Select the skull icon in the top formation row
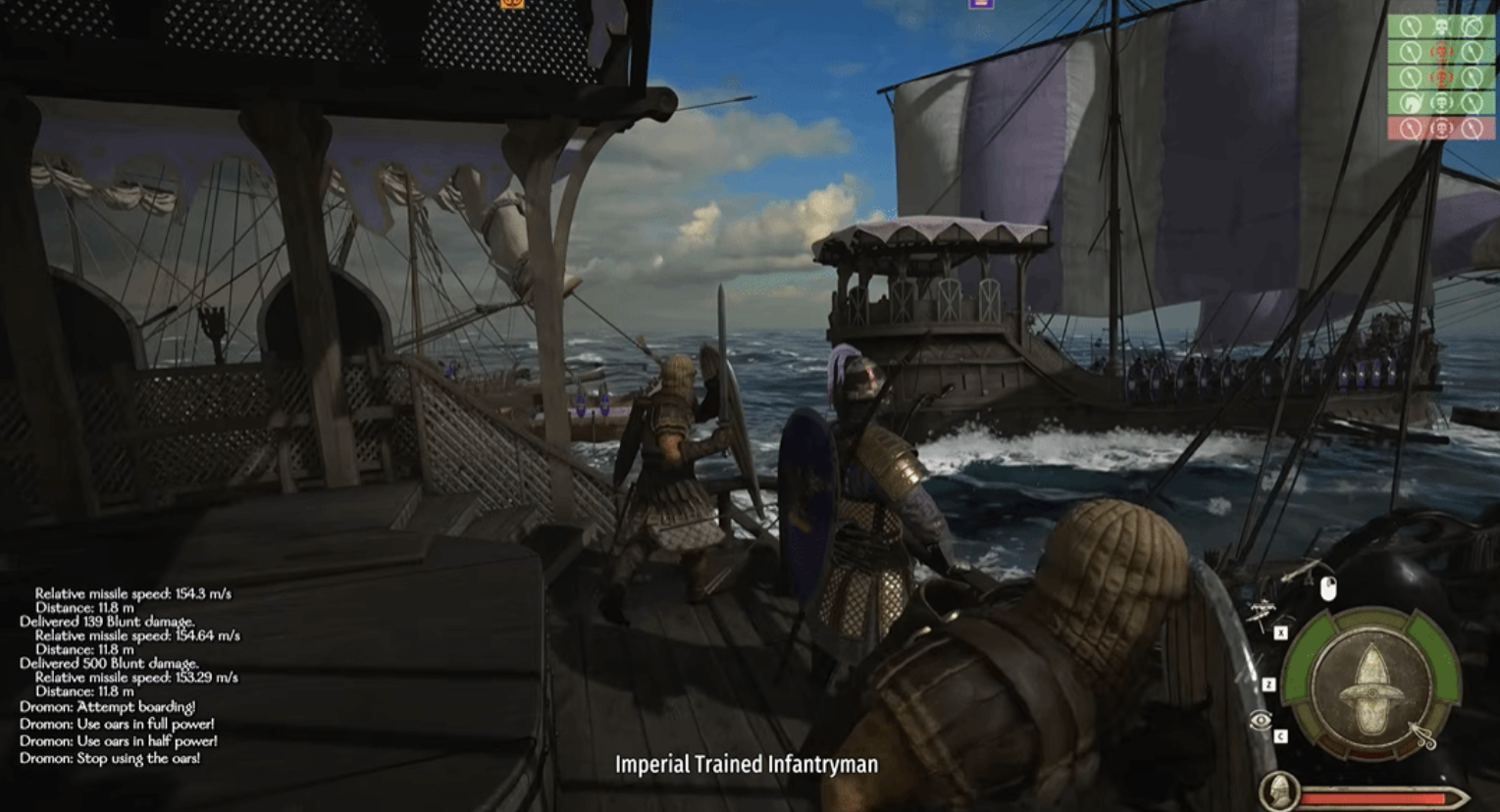Screen dimensions: 1500x812 (1441, 26)
